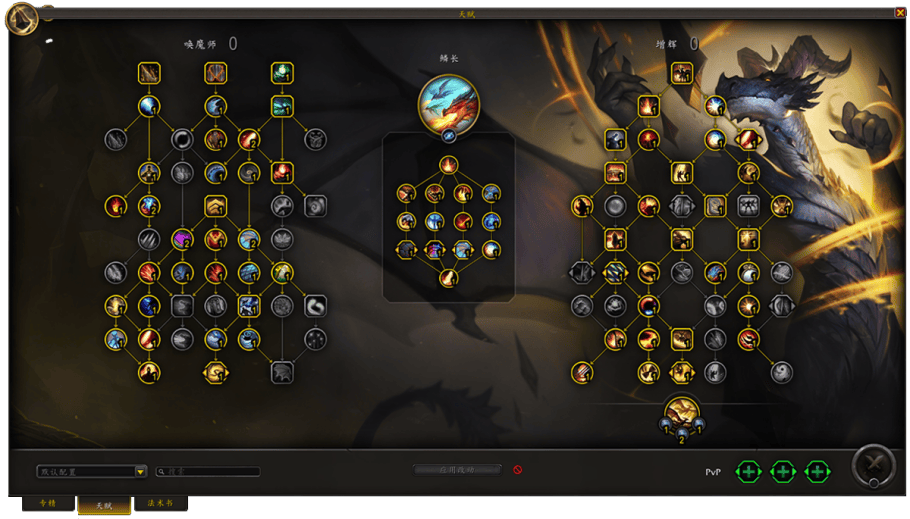
Task: Open the 默认配置 loadout dropdown
Action: (141, 472)
